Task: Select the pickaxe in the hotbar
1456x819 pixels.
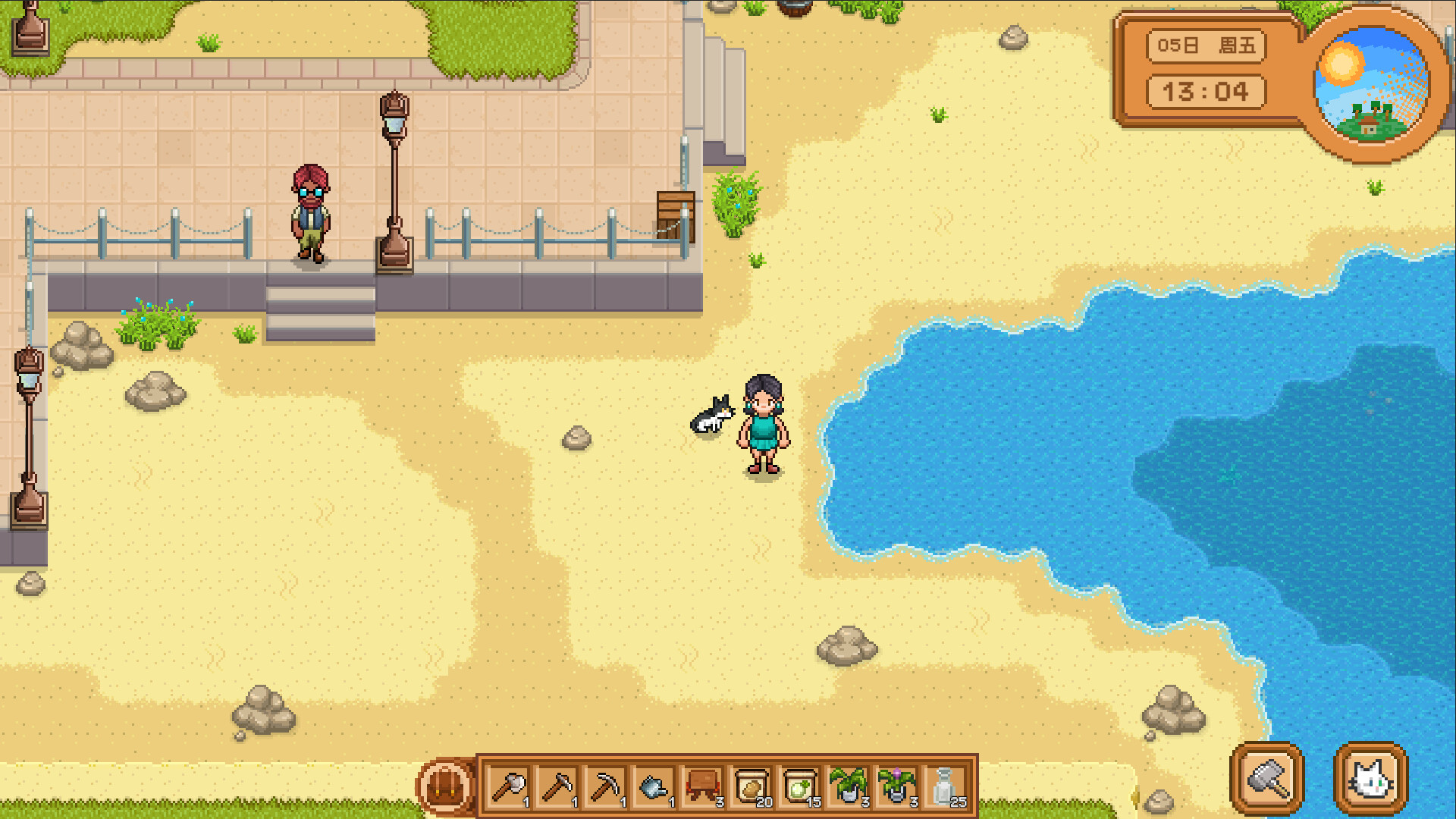Action: click(607, 786)
